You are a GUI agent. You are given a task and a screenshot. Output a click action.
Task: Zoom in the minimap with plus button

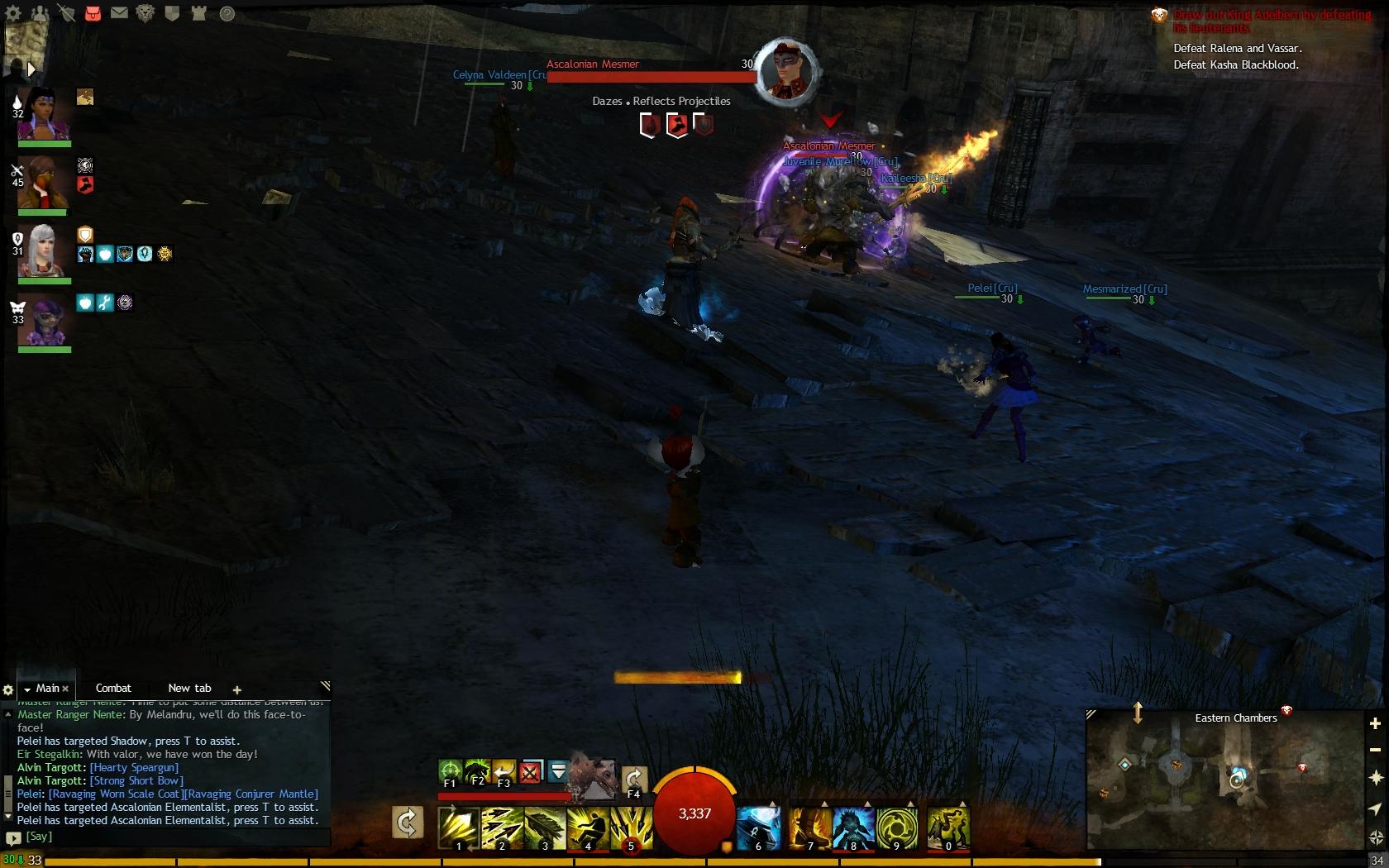tap(1375, 723)
